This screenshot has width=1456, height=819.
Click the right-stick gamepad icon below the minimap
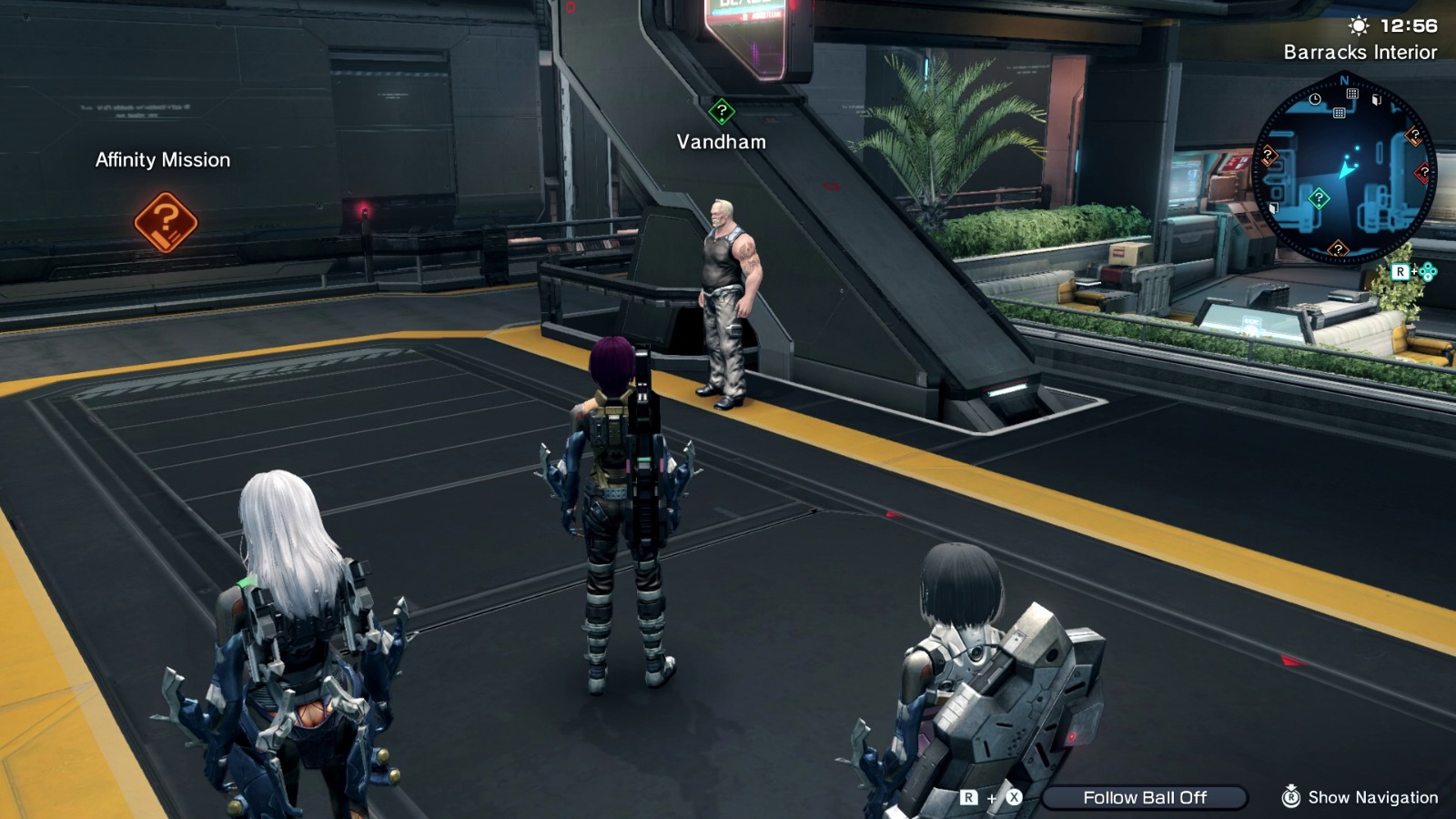[x=1429, y=272]
